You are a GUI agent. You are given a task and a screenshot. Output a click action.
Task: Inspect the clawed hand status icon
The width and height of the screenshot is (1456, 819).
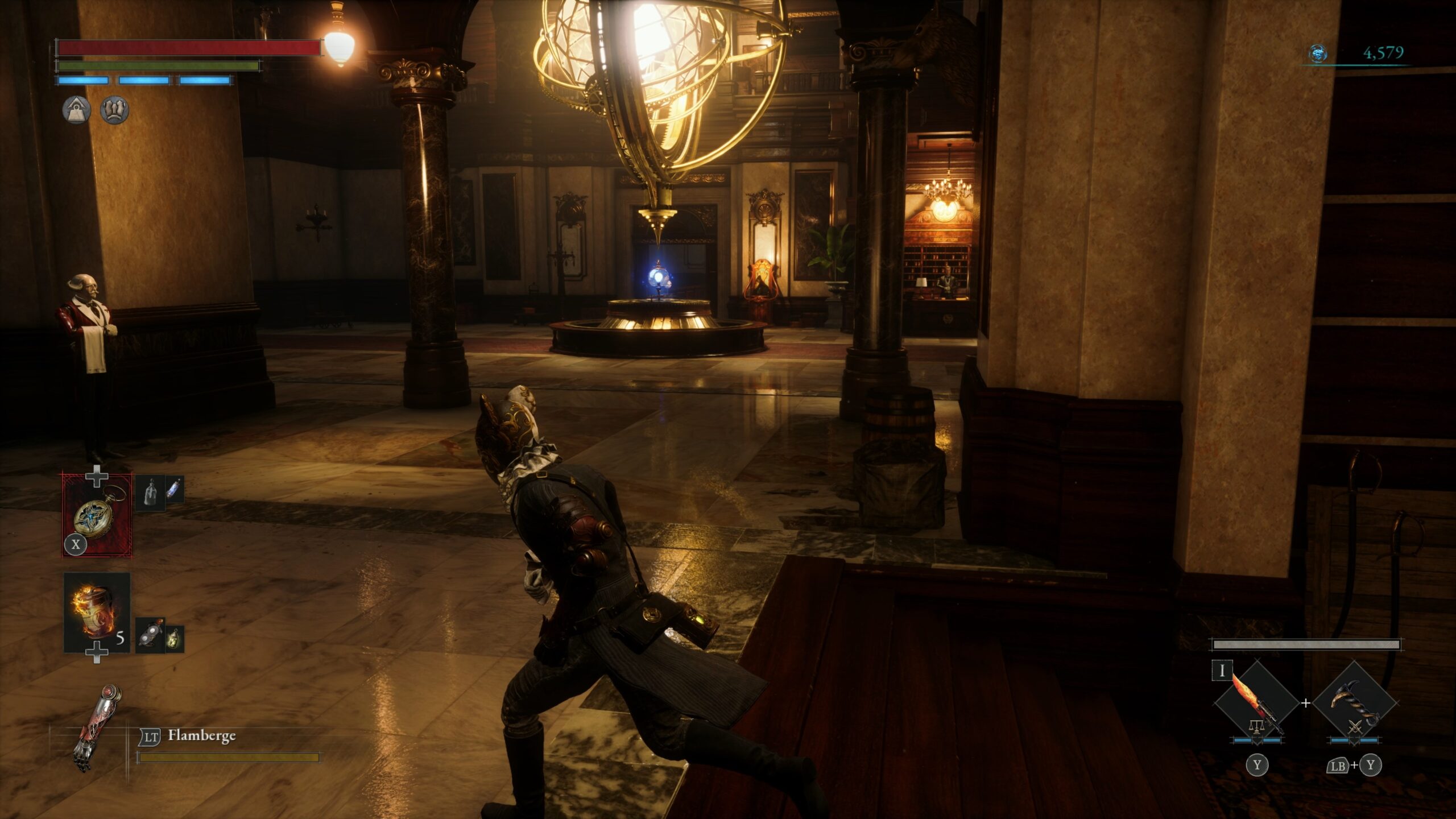pyautogui.click(x=114, y=110)
